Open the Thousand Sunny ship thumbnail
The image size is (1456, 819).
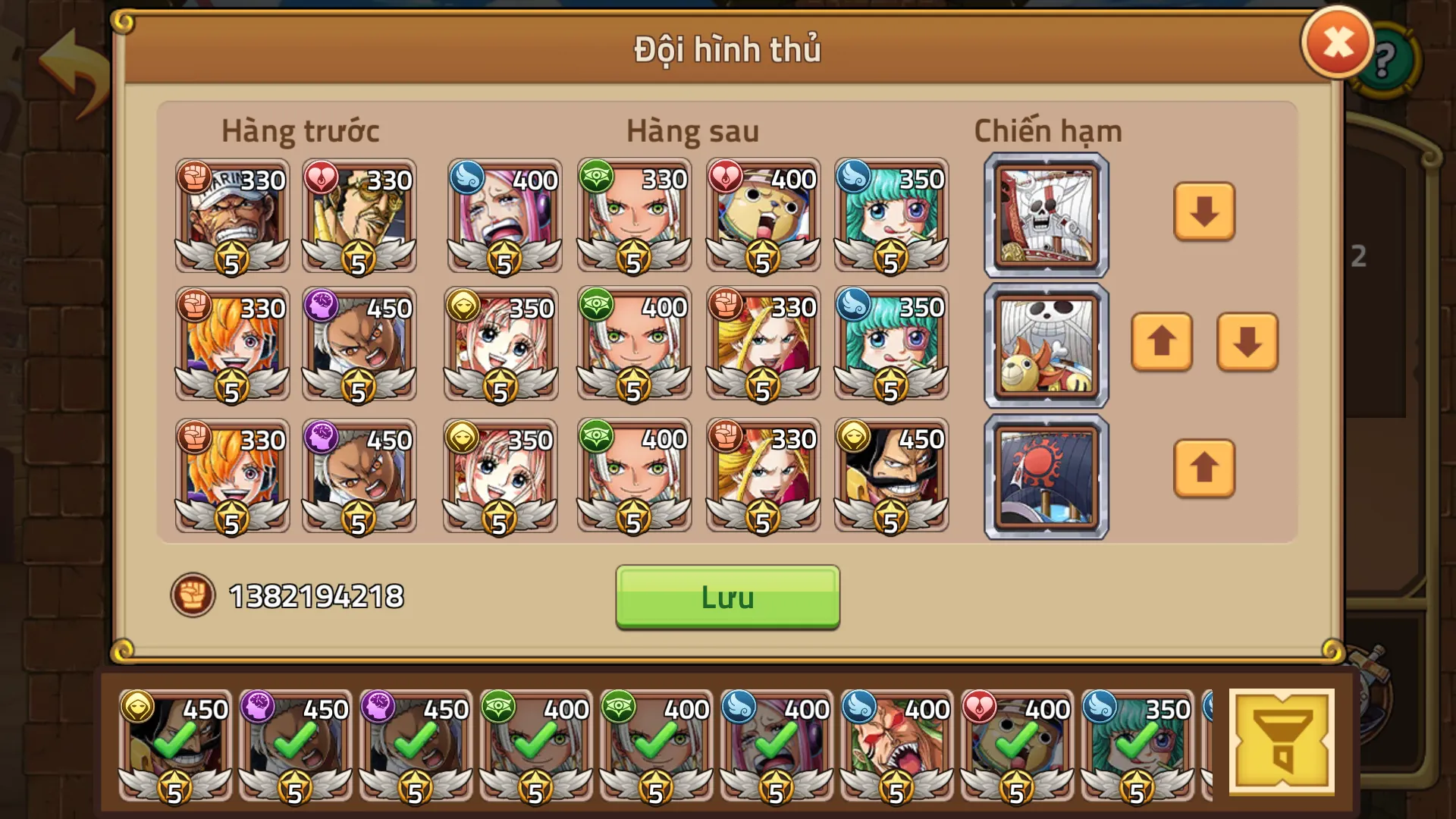1046,345
